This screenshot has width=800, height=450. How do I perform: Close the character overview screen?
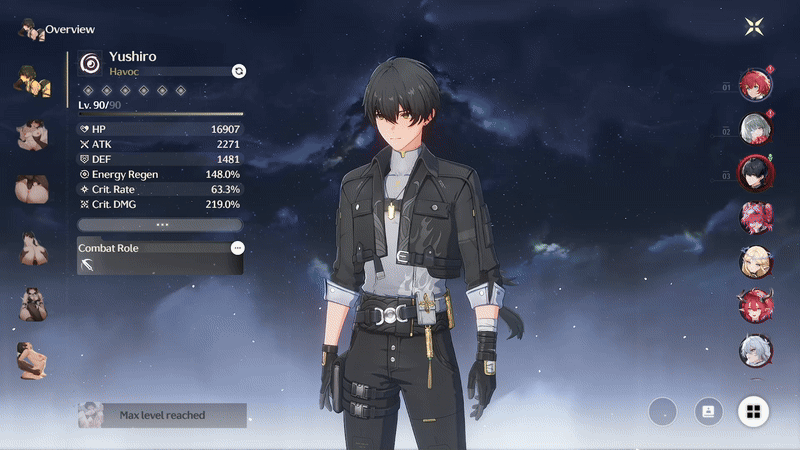[755, 27]
